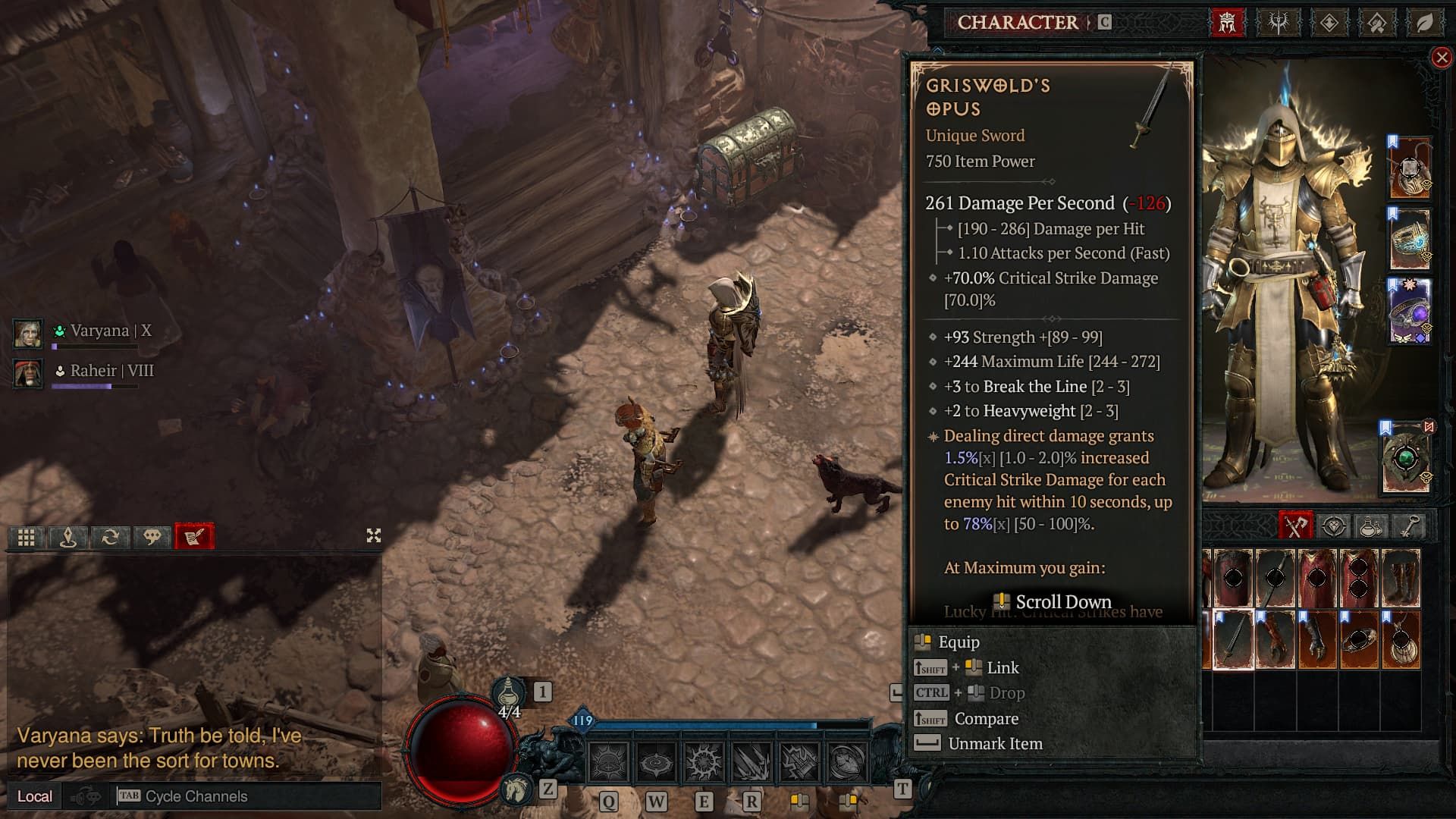The width and height of the screenshot is (1456, 819).
Task: Open the leaf icon tab
Action: click(x=1425, y=23)
